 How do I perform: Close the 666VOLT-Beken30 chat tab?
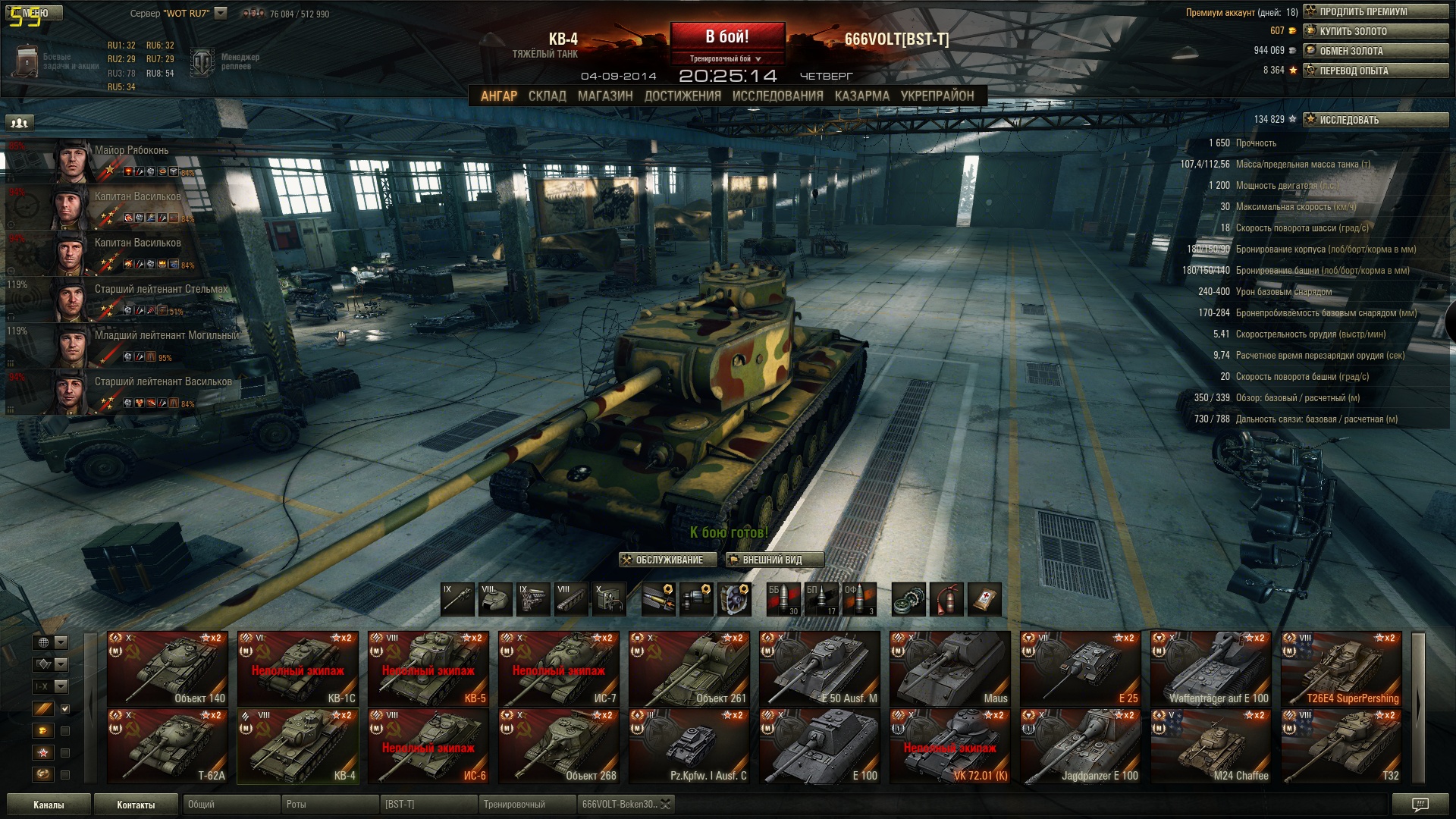coord(665,805)
